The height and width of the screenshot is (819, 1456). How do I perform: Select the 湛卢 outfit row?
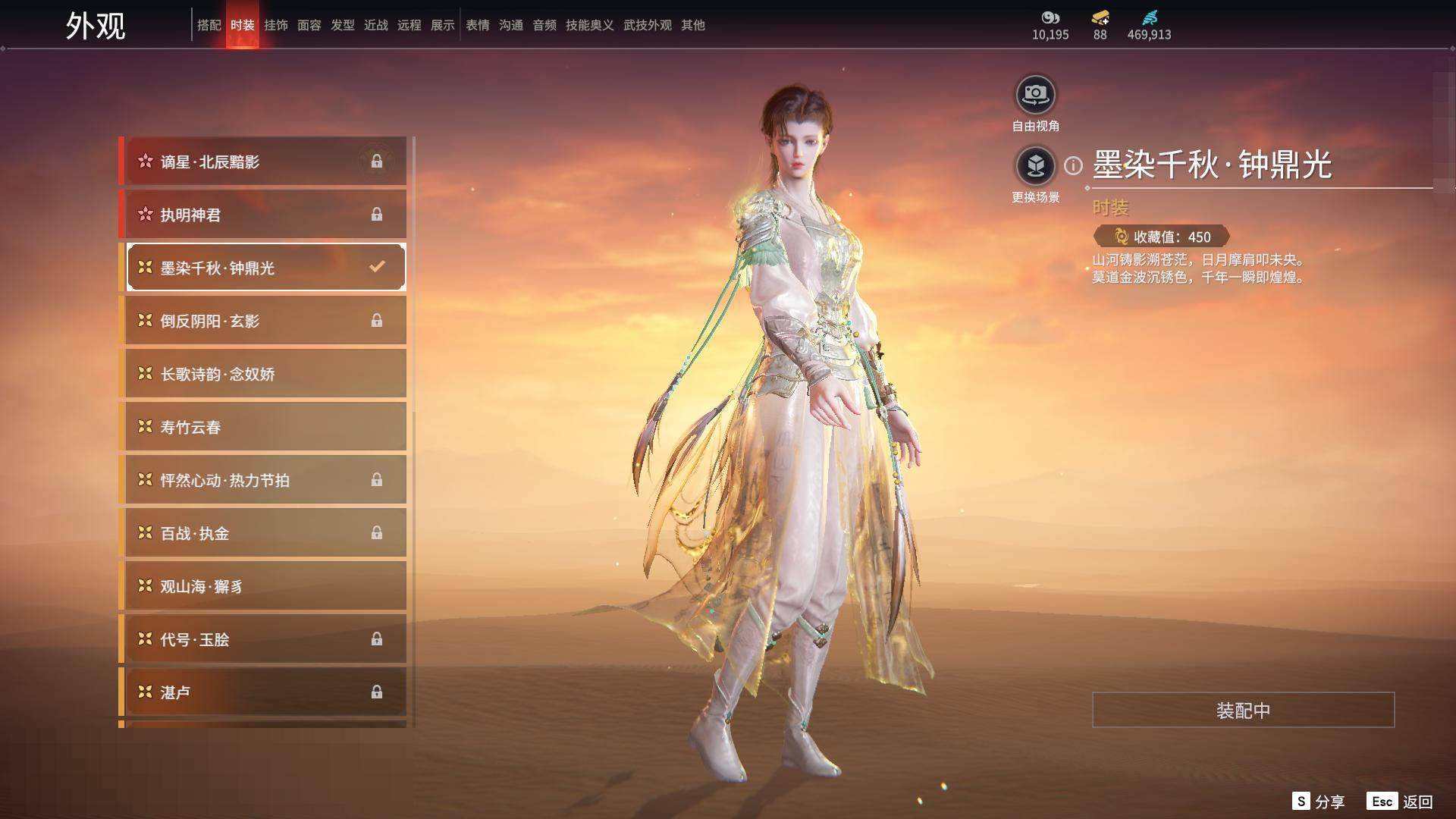click(265, 692)
